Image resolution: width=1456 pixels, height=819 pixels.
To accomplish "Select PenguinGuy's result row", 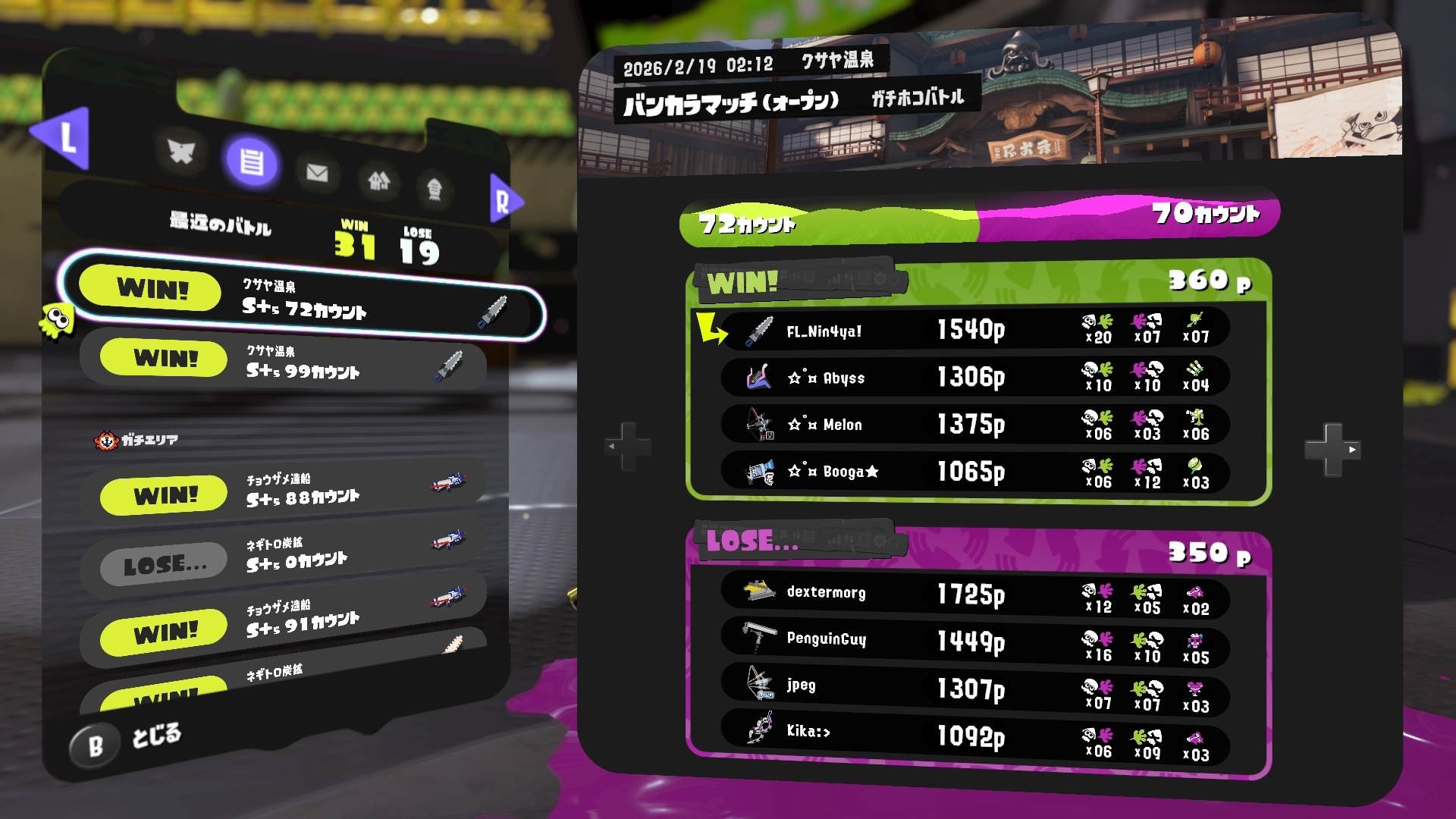I will tap(974, 641).
